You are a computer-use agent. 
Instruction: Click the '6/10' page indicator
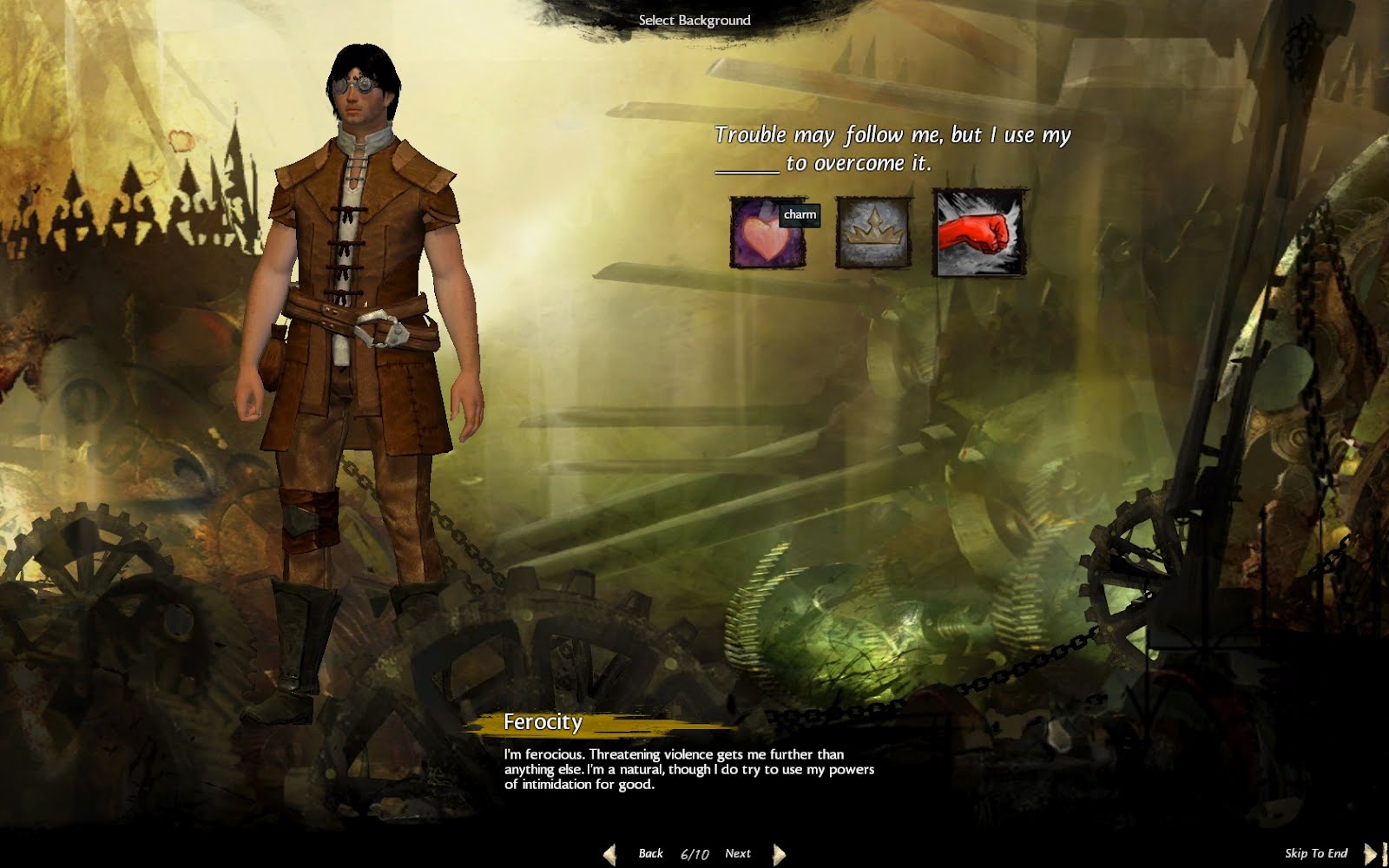pyautogui.click(x=694, y=853)
